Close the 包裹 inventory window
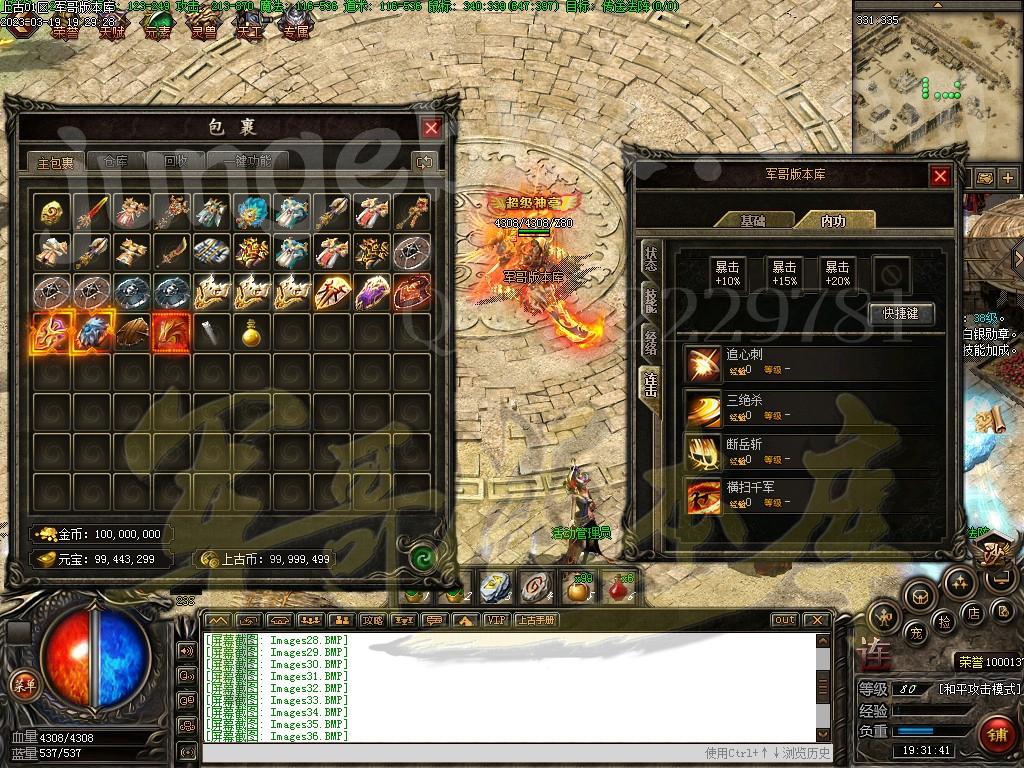Screen dimensions: 1024x768 431,128
